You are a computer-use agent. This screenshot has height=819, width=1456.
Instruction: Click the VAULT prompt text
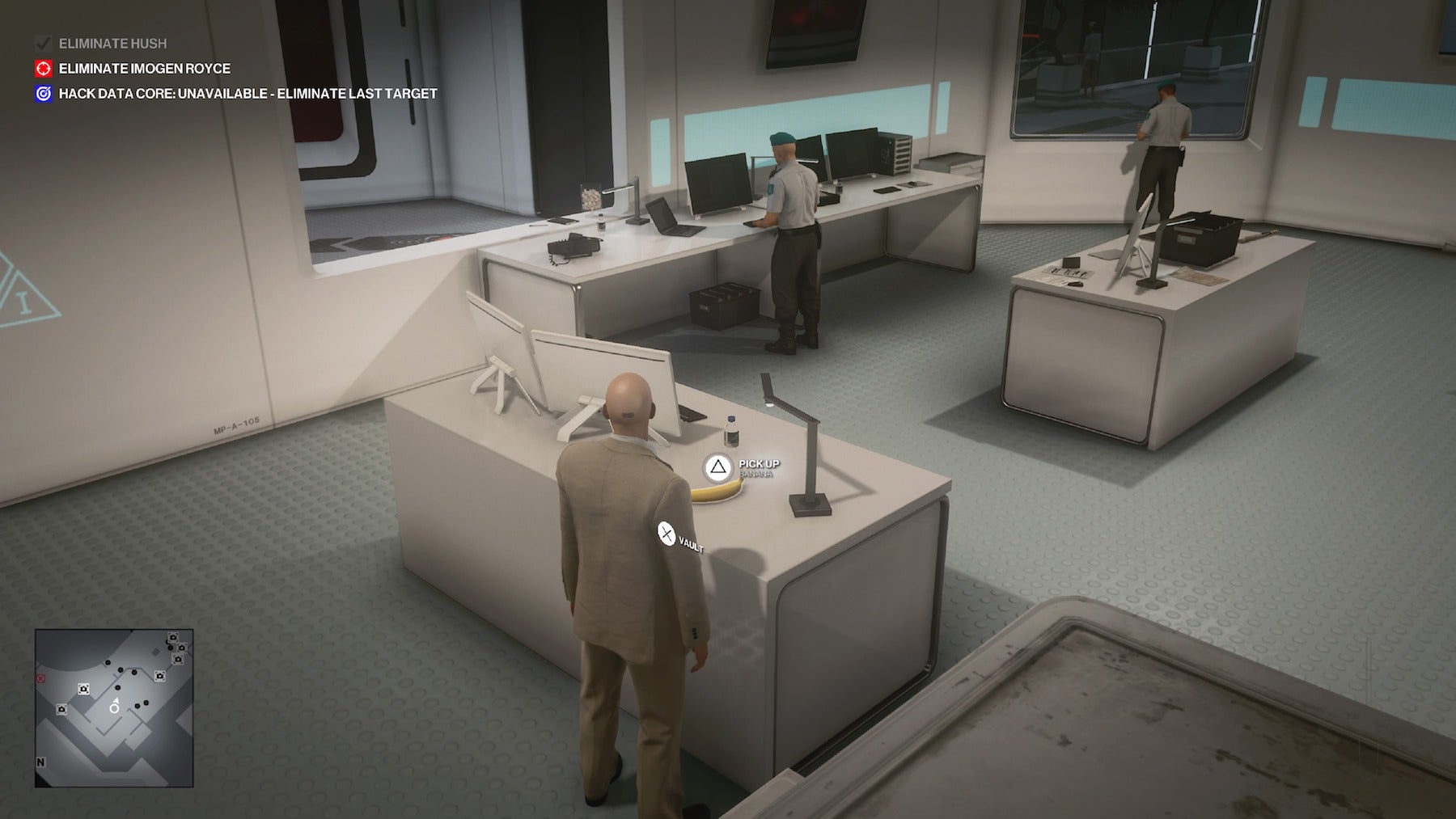691,545
